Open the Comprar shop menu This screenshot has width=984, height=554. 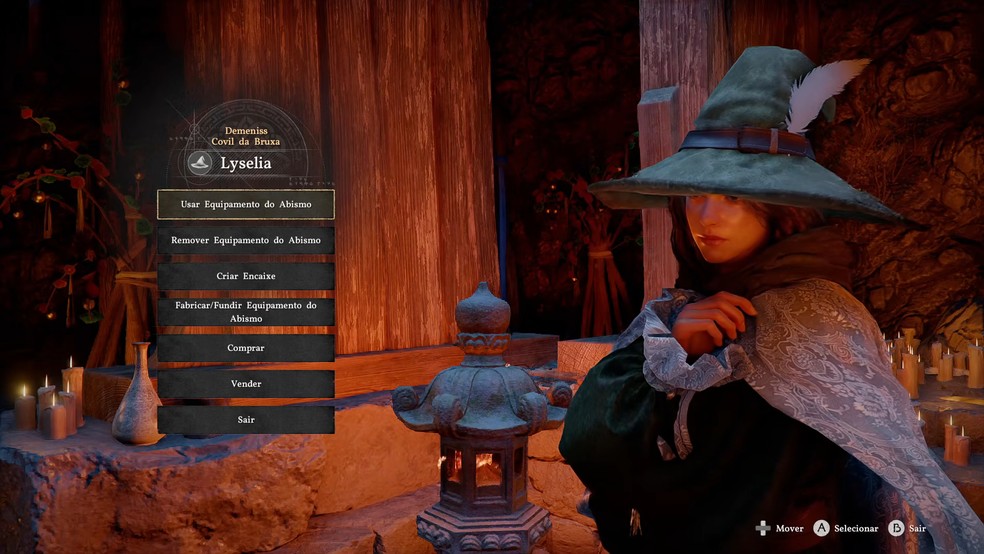[x=246, y=348]
